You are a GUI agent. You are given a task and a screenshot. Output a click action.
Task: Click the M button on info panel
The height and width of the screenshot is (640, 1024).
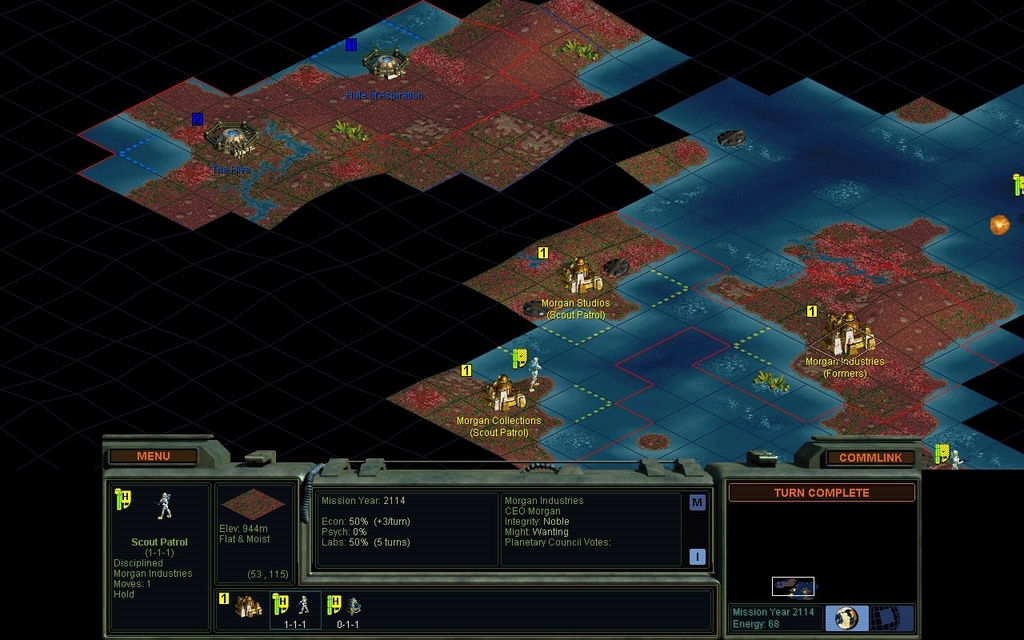[x=697, y=503]
